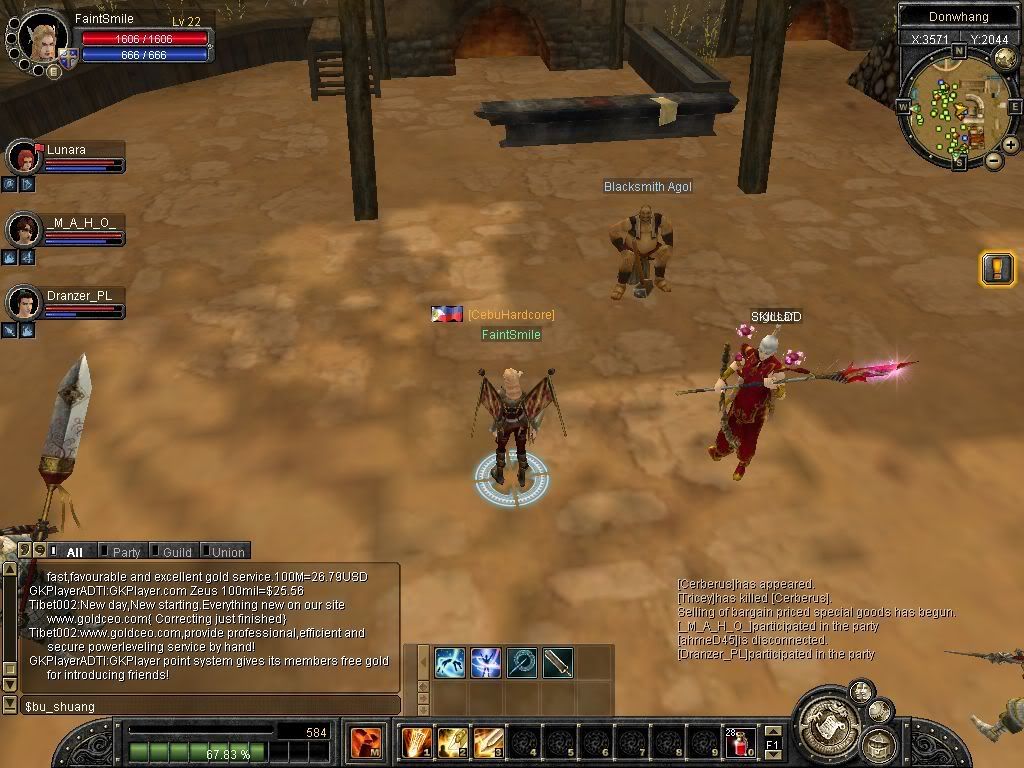This screenshot has height=768, width=1024.
Task: Switch to the Party chat tab
Action: pos(126,552)
